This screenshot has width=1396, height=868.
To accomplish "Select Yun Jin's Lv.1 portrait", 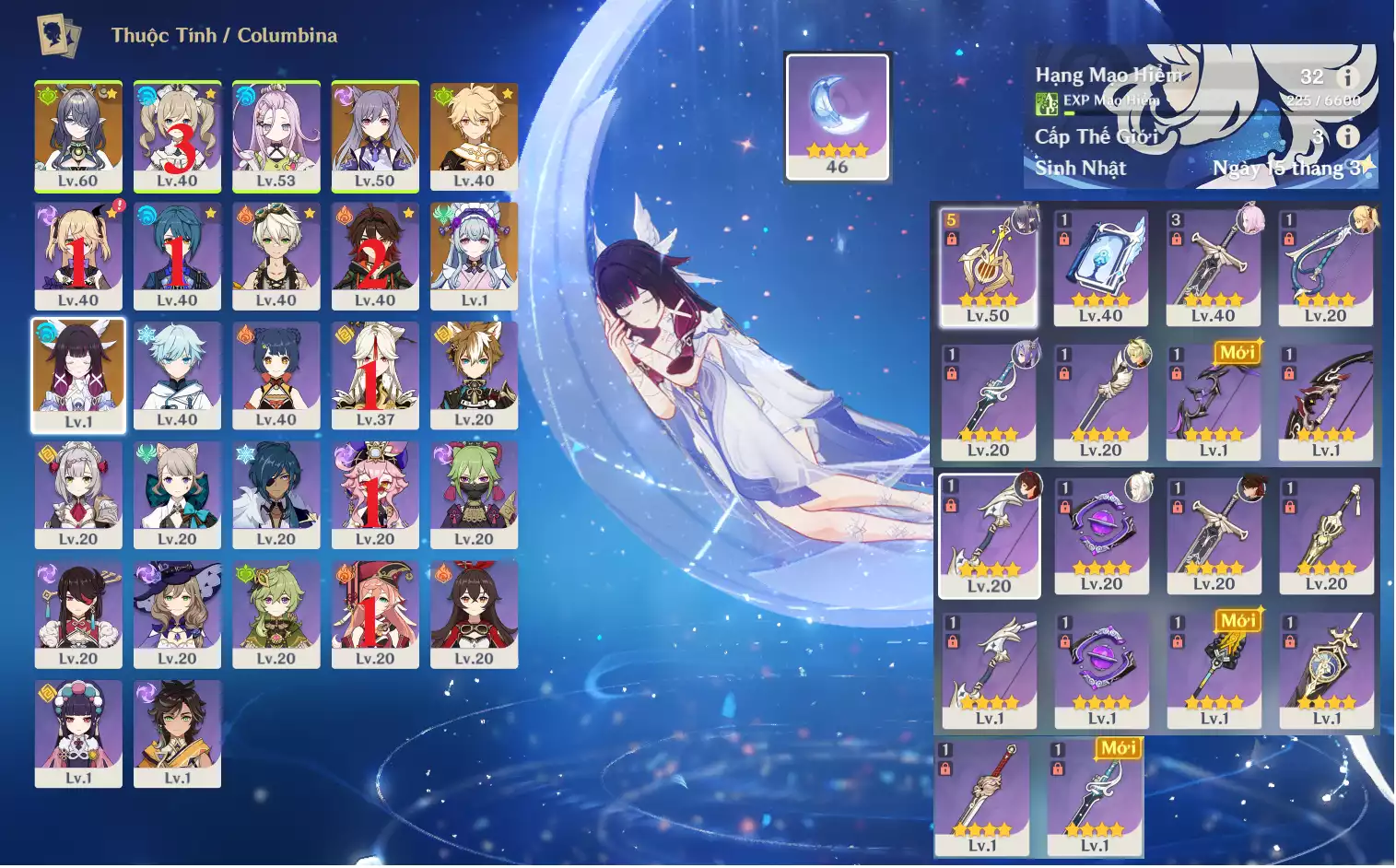I will coord(78,733).
